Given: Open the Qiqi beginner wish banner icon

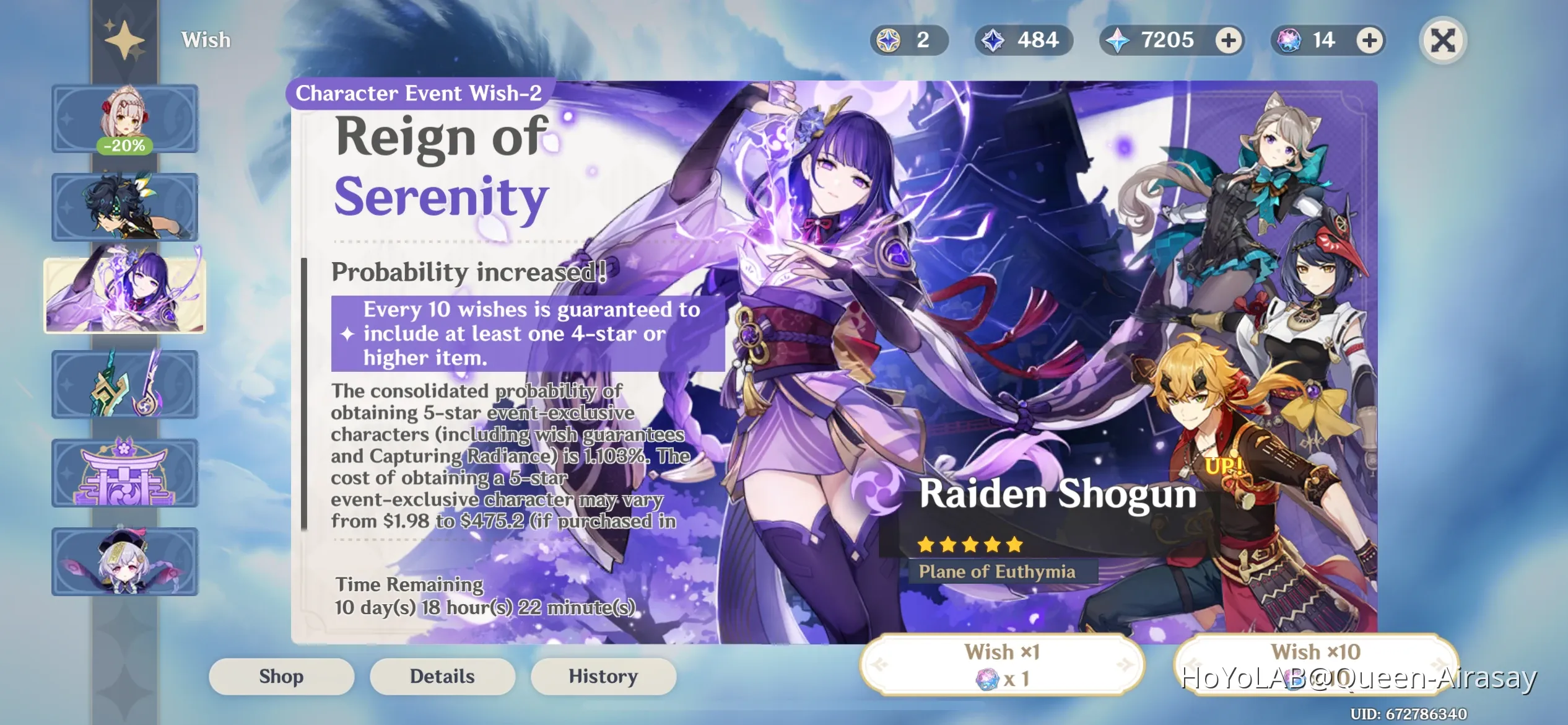Looking at the screenshot, I should 124,561.
